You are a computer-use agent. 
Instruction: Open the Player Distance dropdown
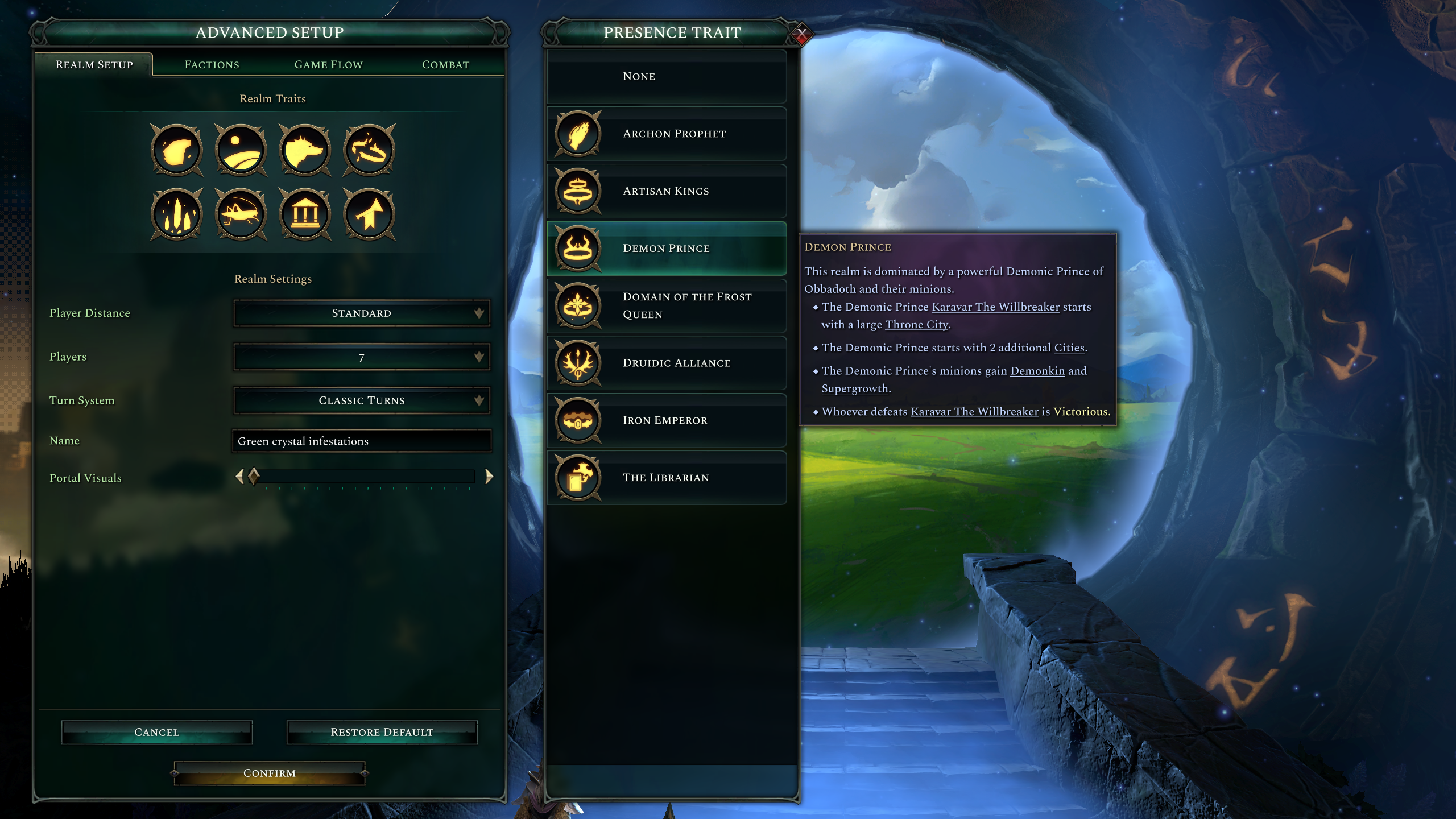click(362, 313)
